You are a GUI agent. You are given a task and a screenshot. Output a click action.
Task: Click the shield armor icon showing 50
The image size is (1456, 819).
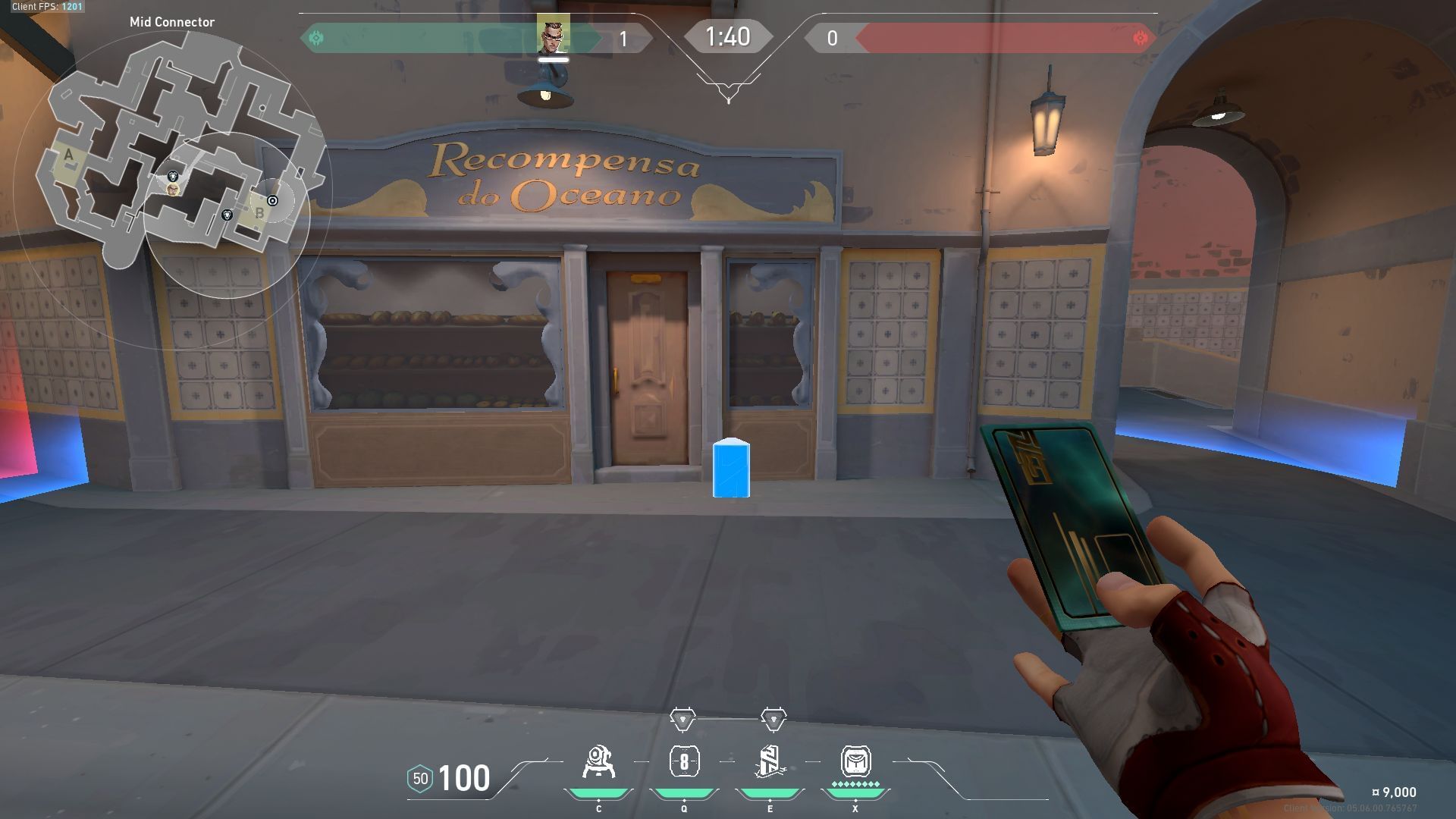pyautogui.click(x=422, y=777)
